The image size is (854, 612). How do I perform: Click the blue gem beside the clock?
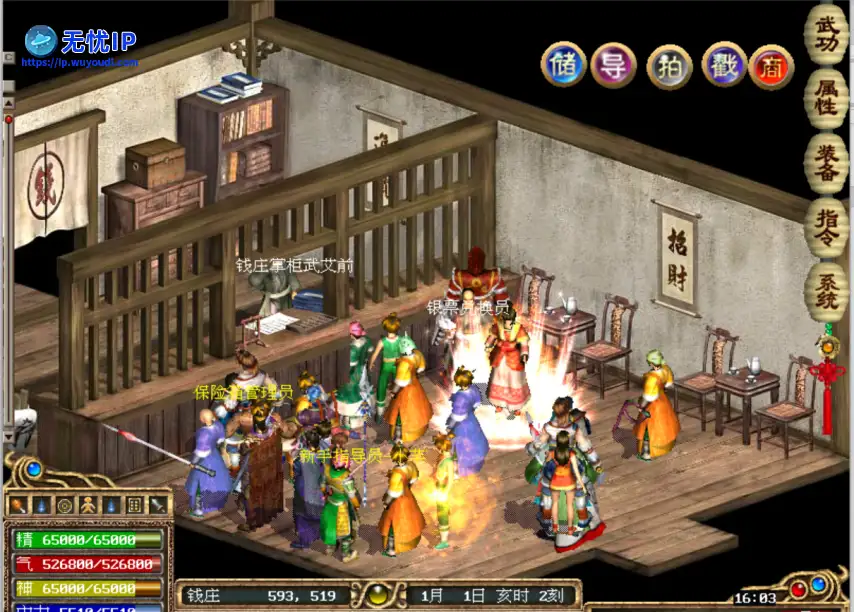click(818, 583)
